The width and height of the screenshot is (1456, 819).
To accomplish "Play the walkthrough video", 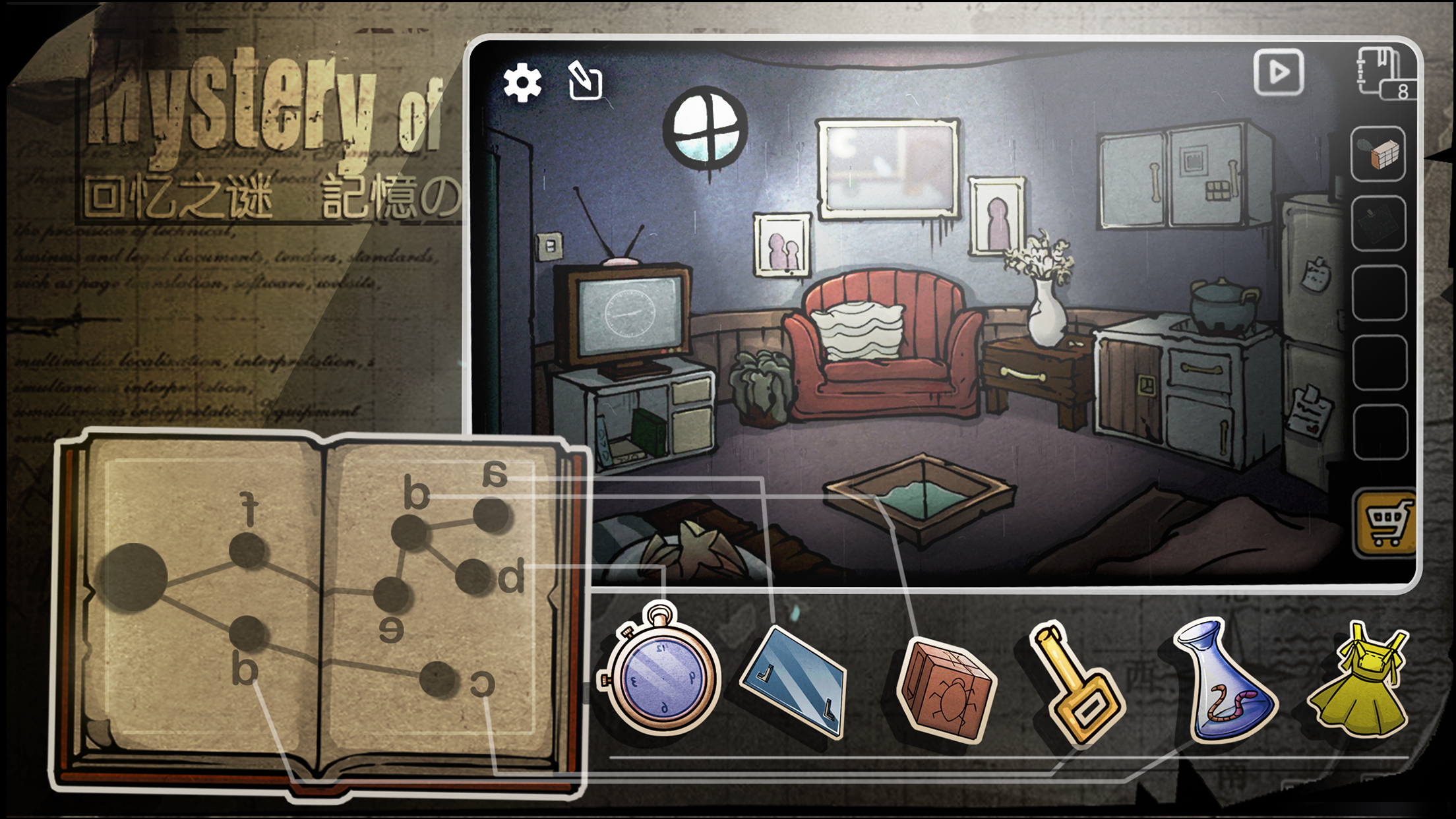I will [1278, 73].
